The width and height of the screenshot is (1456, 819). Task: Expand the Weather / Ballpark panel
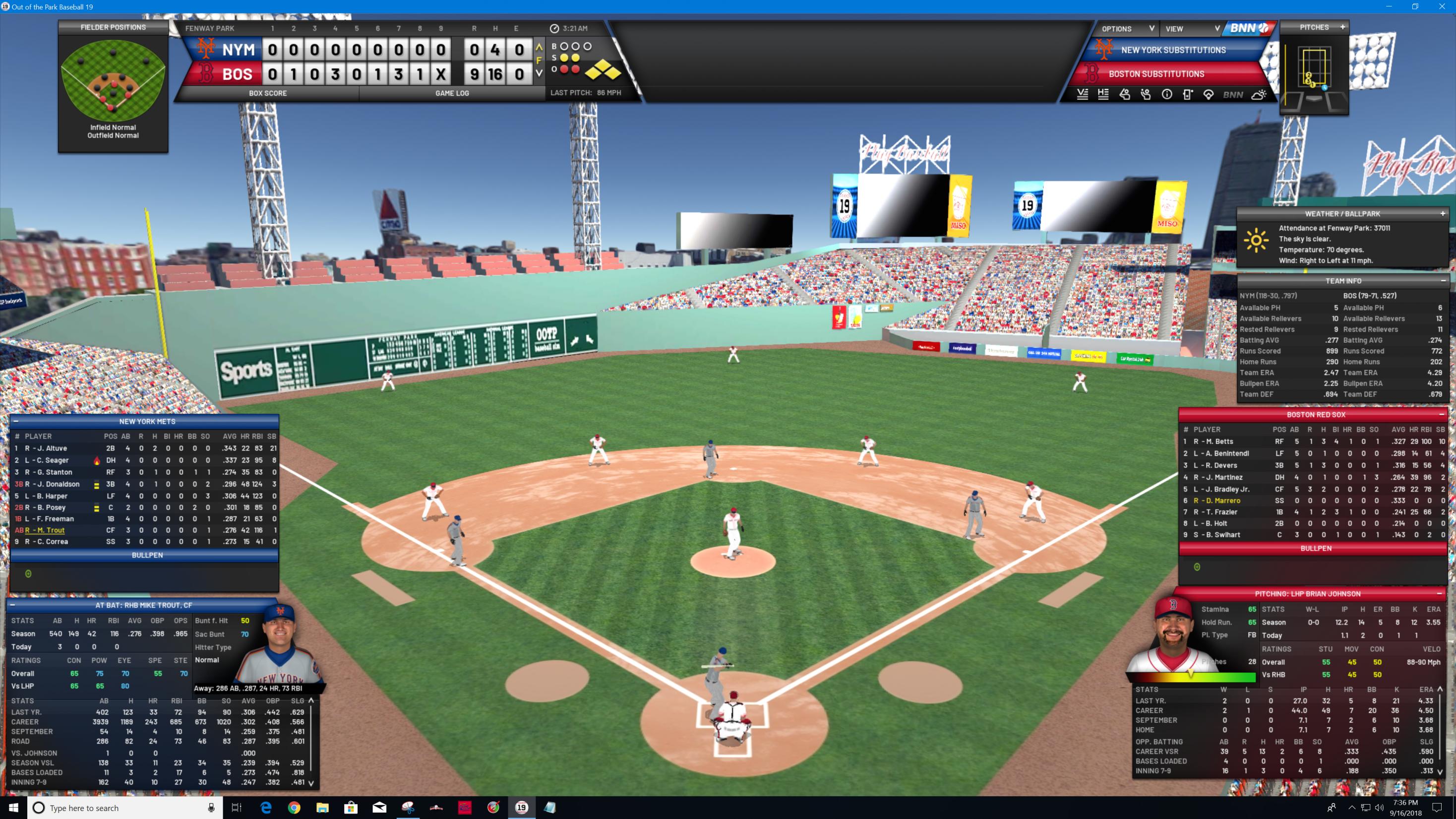[1443, 214]
